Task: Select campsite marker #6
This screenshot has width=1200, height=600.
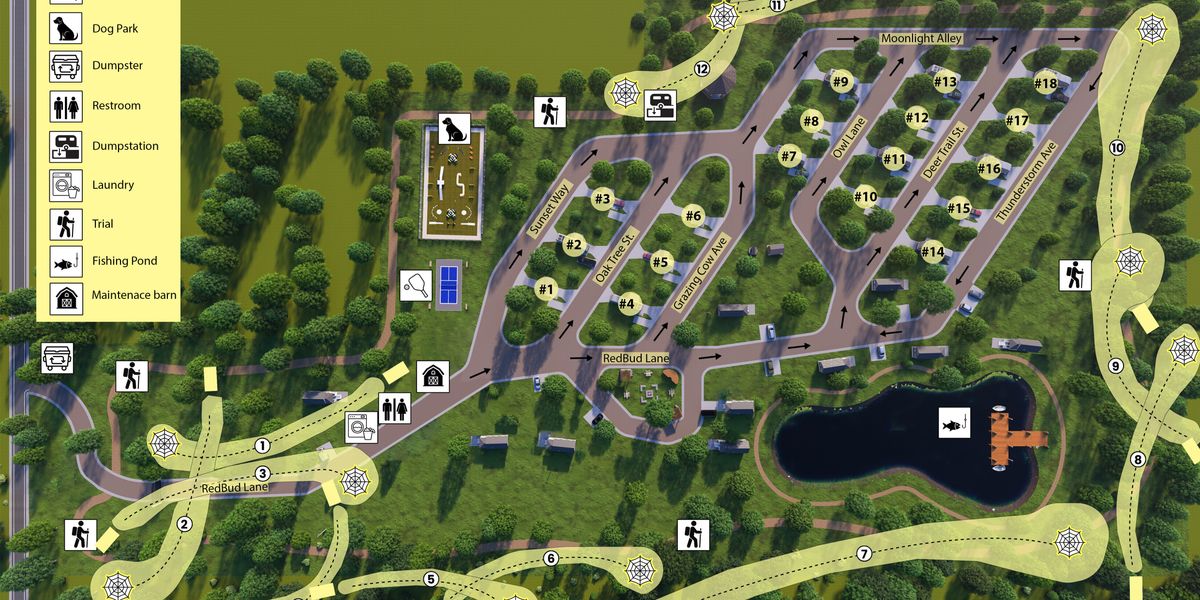Action: (694, 216)
